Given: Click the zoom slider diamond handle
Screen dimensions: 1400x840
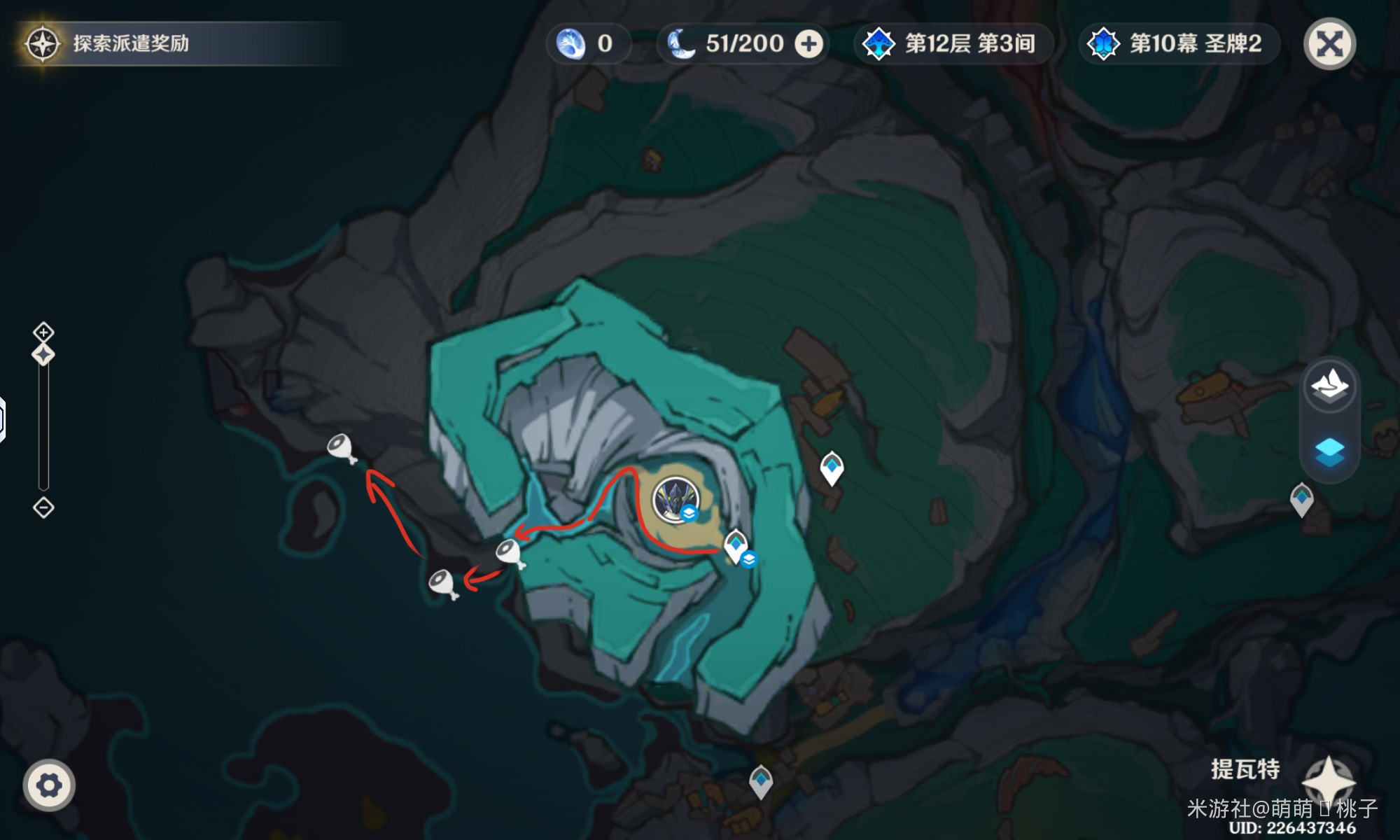Looking at the screenshot, I should 43,355.
